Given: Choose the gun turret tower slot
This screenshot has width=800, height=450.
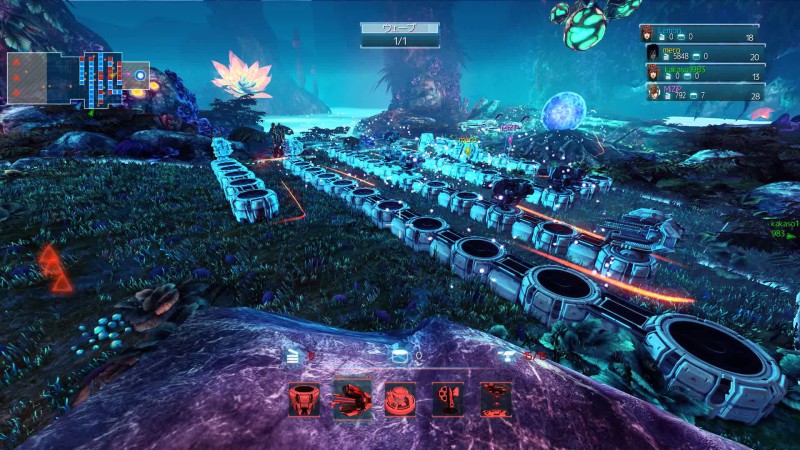Looking at the screenshot, I should pos(351,399).
